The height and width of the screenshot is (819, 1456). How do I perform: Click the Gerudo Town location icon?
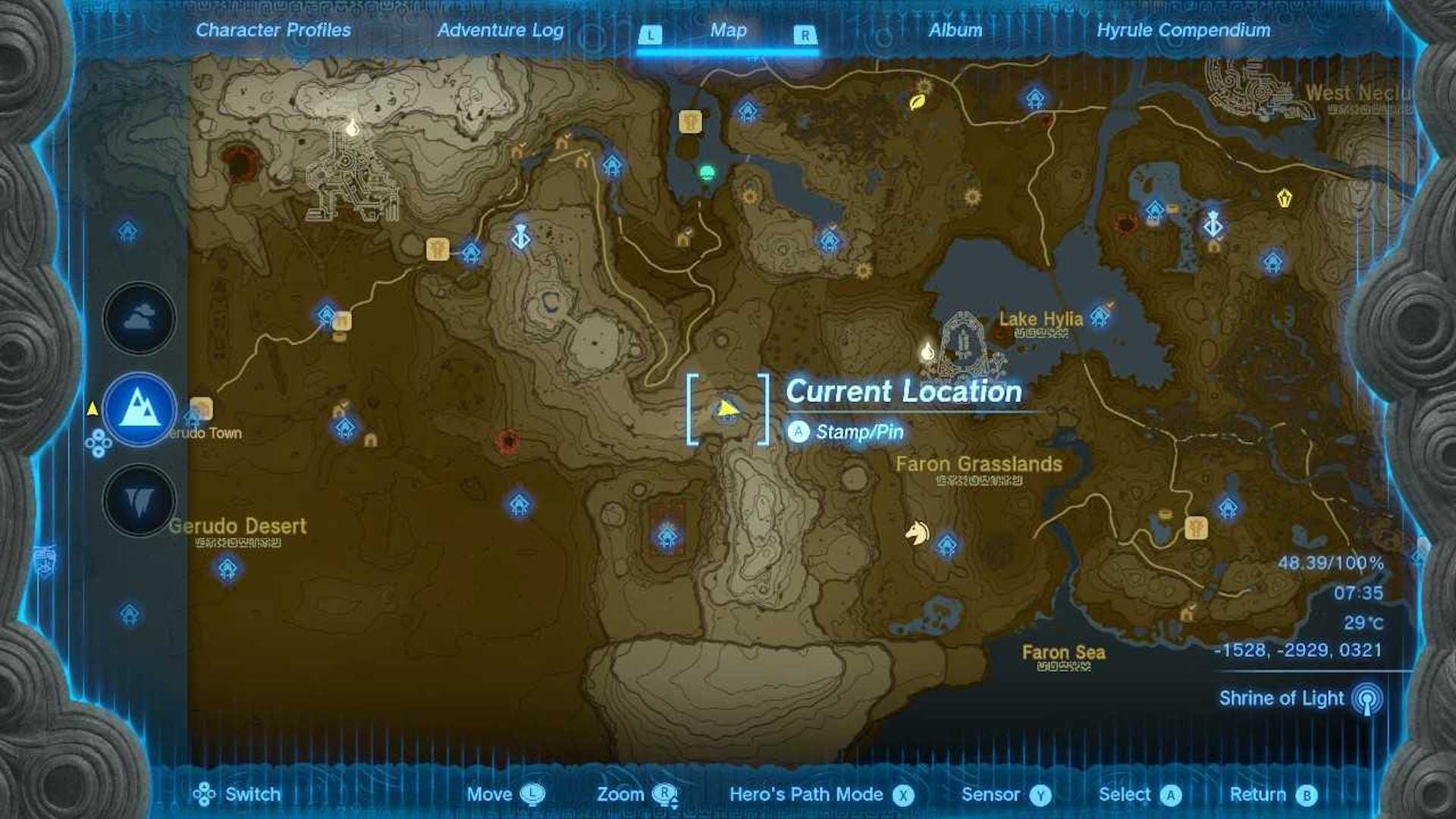pos(199,408)
